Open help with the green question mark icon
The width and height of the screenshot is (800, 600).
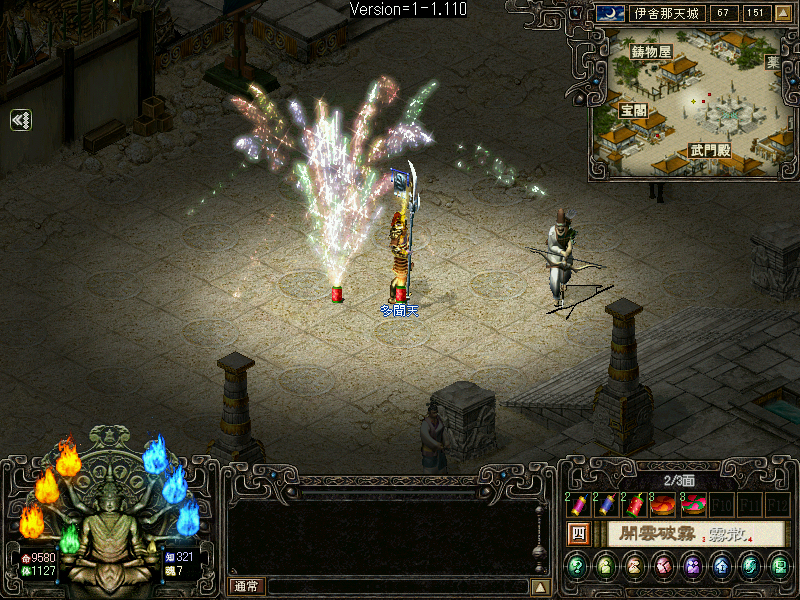[x=577, y=568]
